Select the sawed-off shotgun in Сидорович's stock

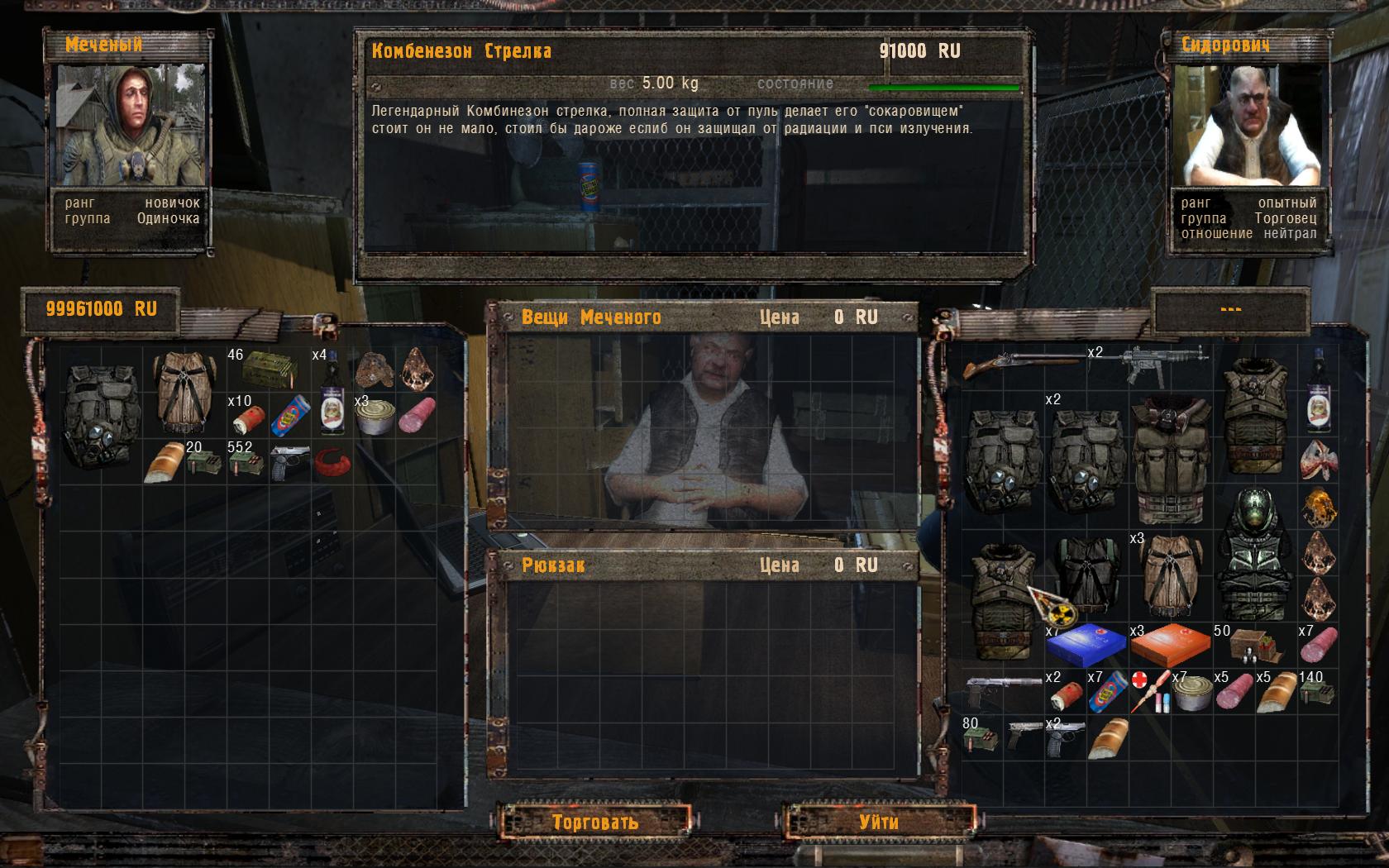click(x=1023, y=362)
